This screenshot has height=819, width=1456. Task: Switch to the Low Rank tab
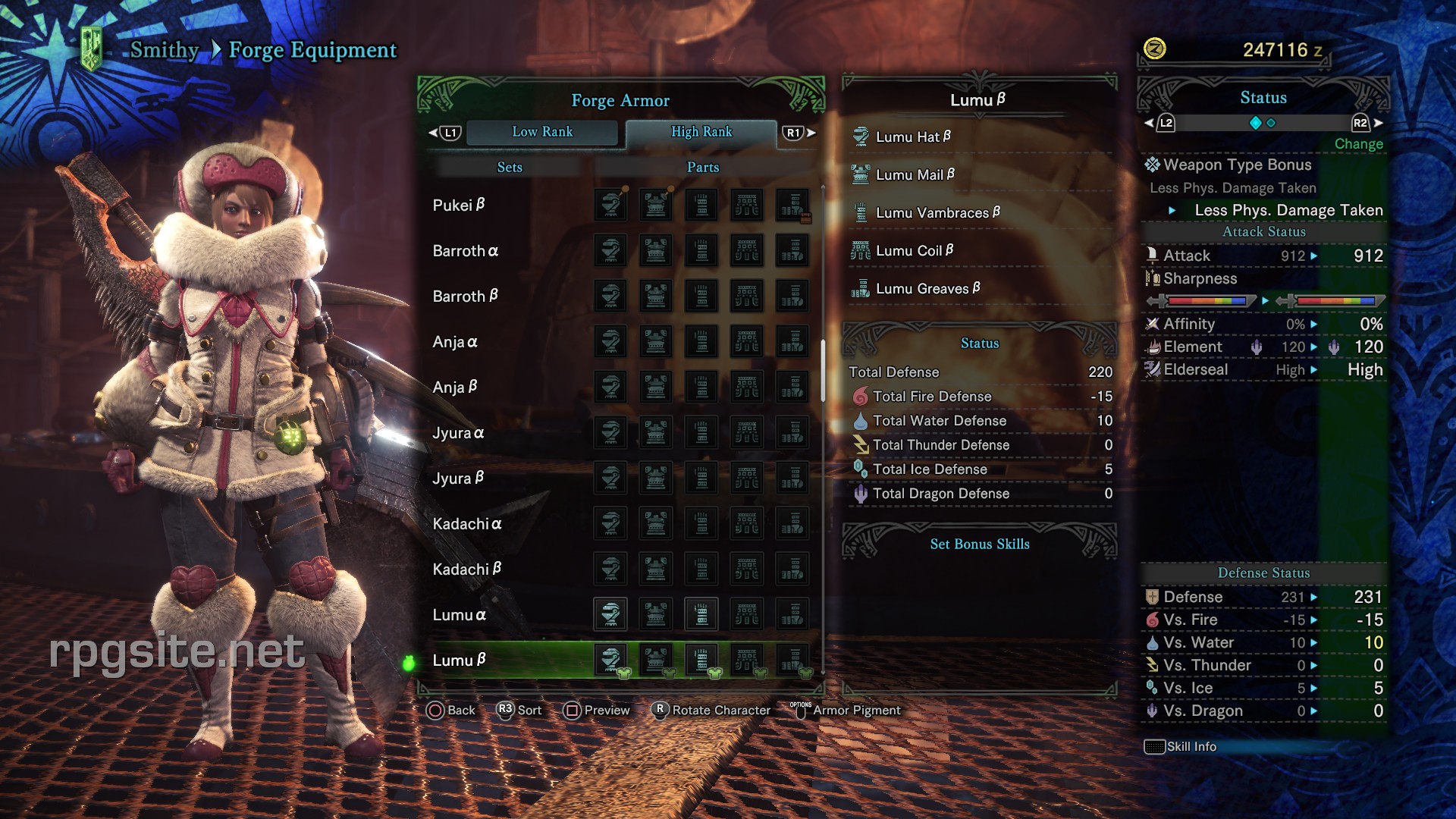pos(543,132)
